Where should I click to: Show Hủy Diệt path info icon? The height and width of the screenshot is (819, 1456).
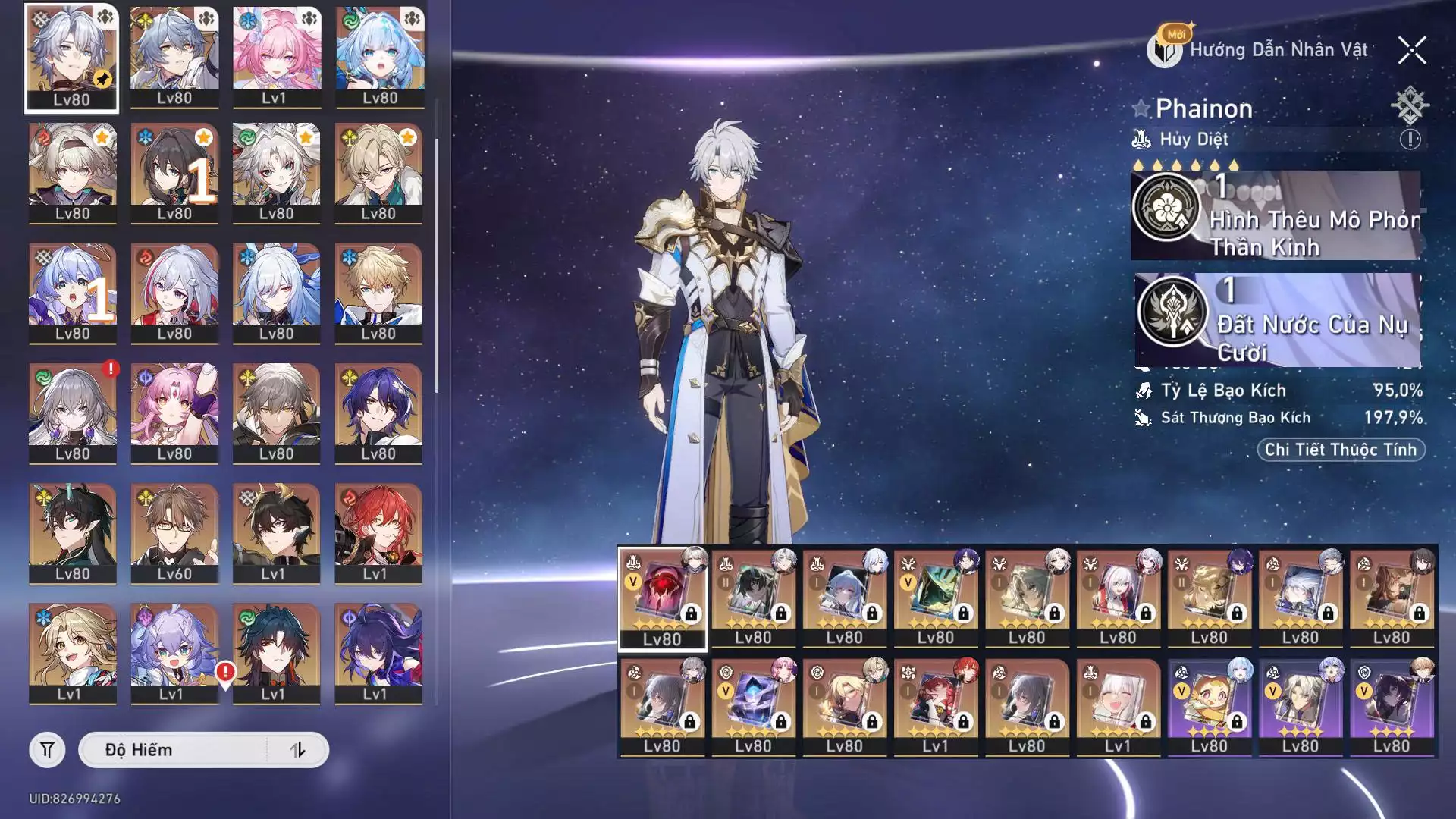coord(1410,140)
